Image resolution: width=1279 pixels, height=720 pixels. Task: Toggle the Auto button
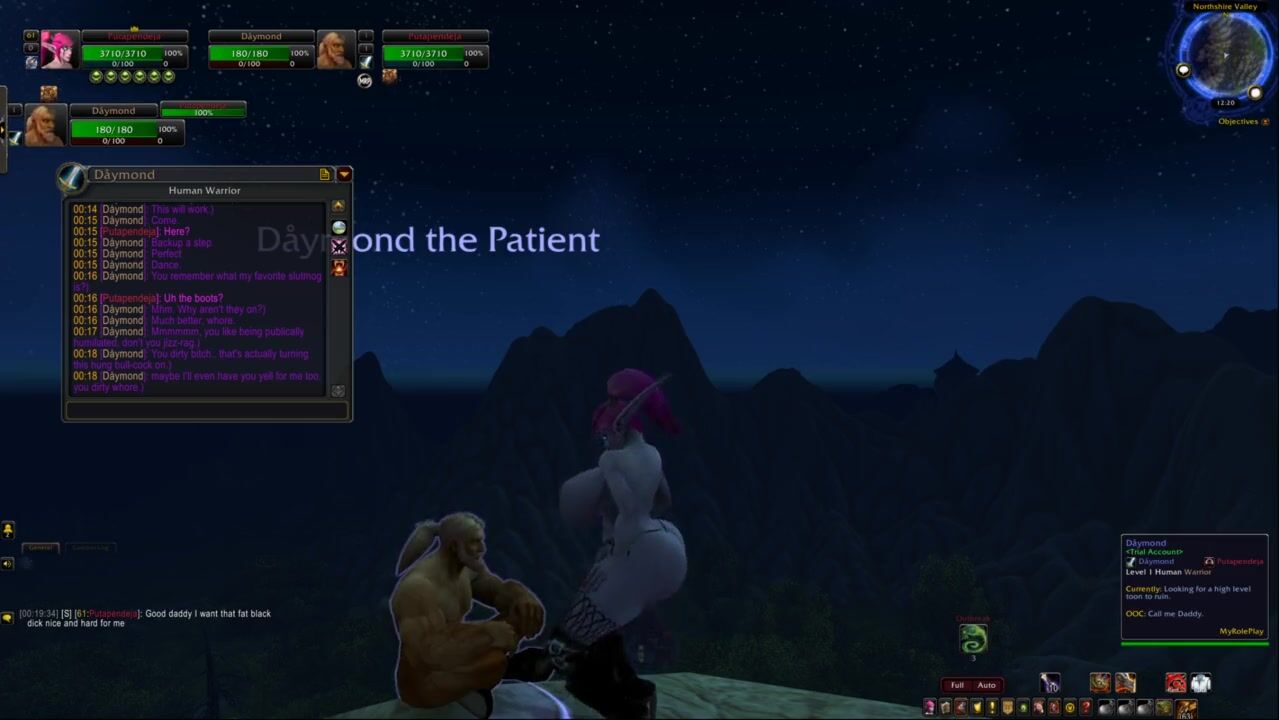pyautogui.click(x=986, y=685)
